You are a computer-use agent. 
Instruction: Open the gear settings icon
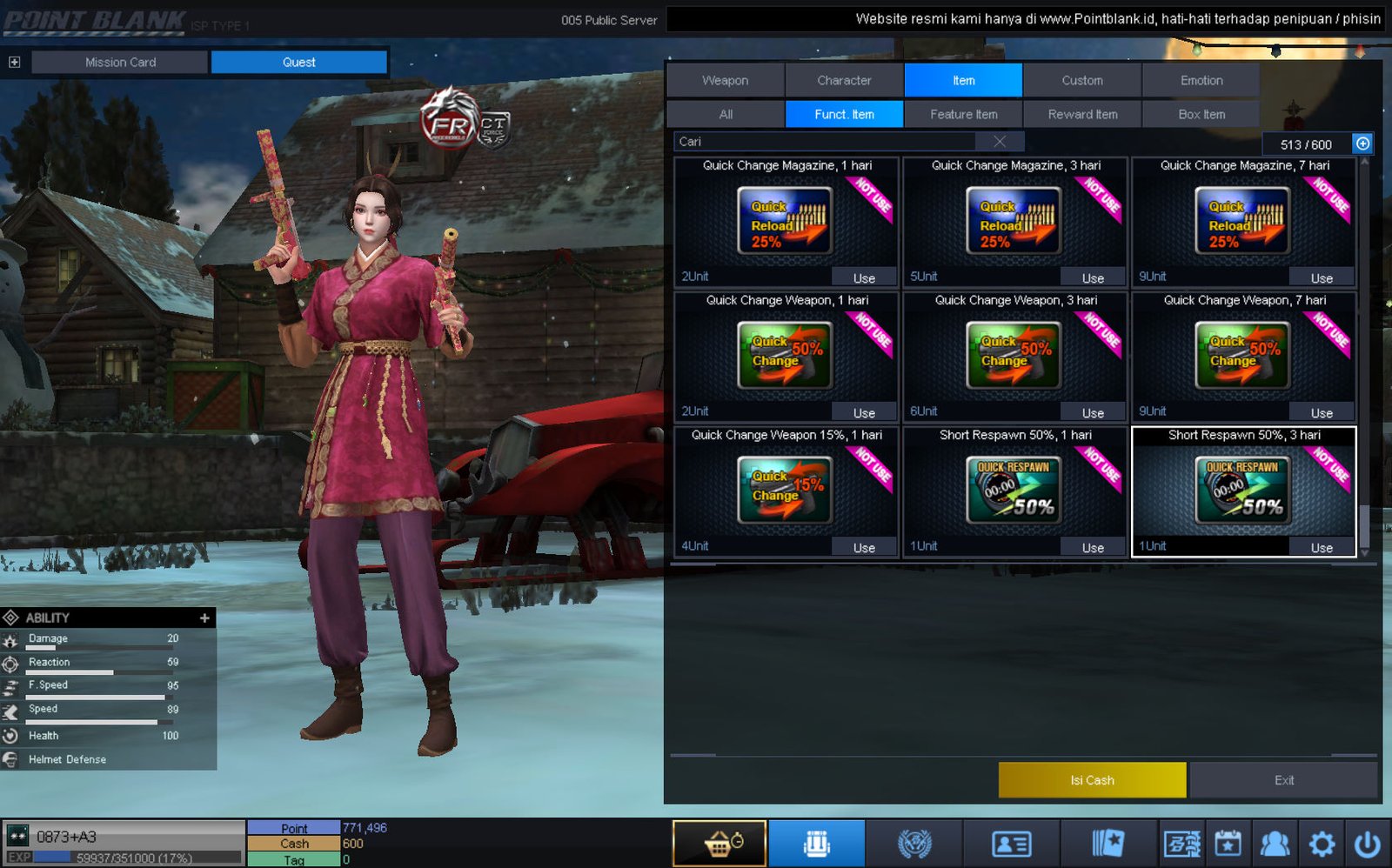(1322, 844)
